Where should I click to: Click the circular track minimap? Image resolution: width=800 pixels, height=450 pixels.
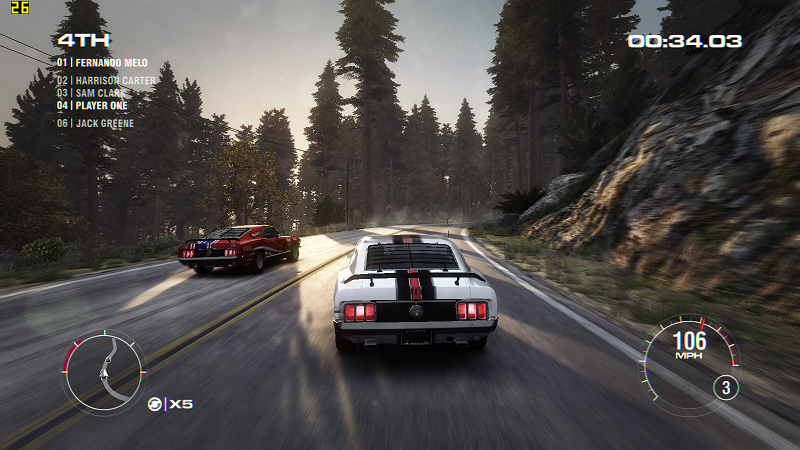tap(104, 371)
